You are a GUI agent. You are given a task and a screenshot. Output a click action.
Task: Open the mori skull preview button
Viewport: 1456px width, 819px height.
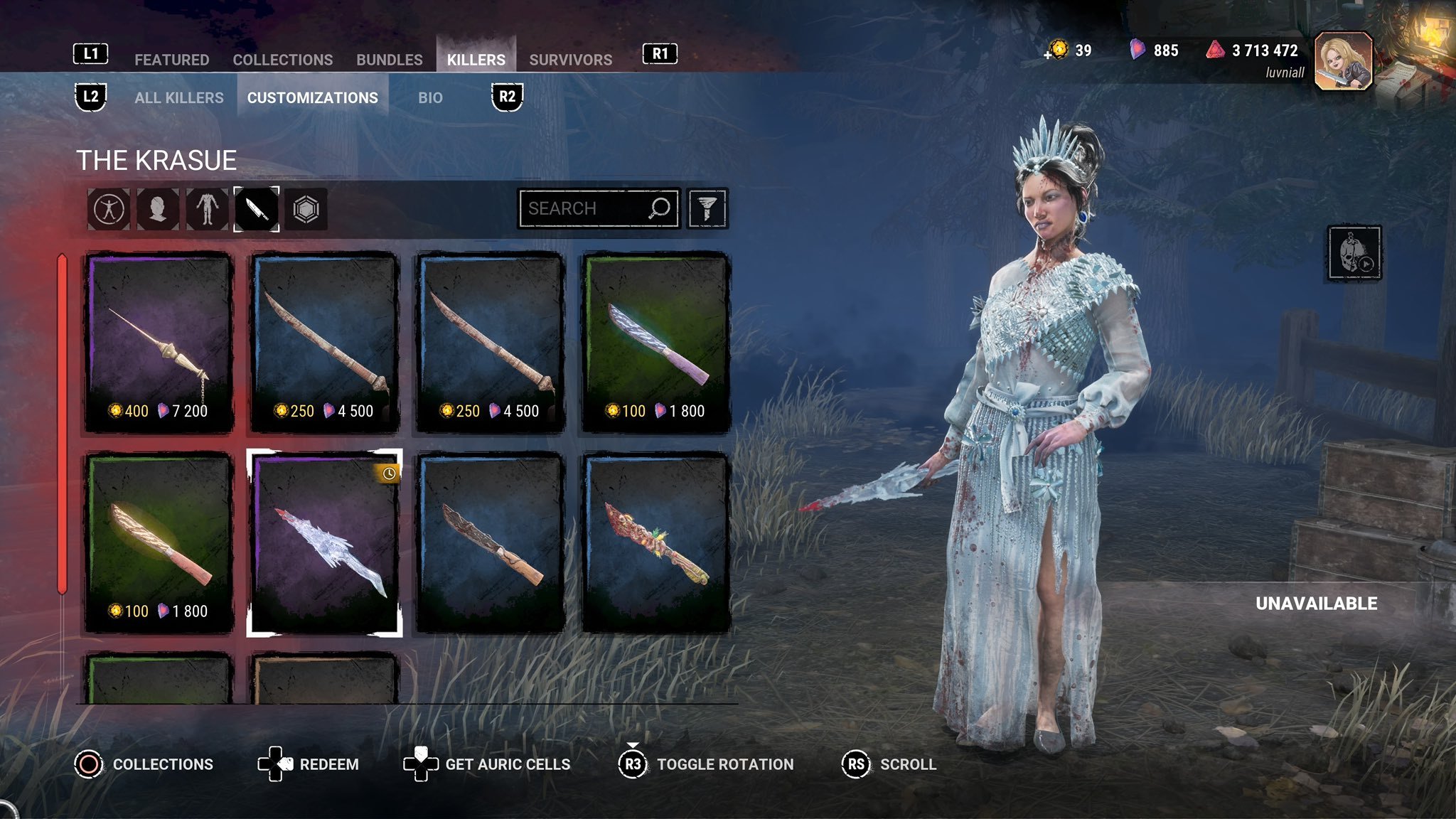click(1354, 253)
